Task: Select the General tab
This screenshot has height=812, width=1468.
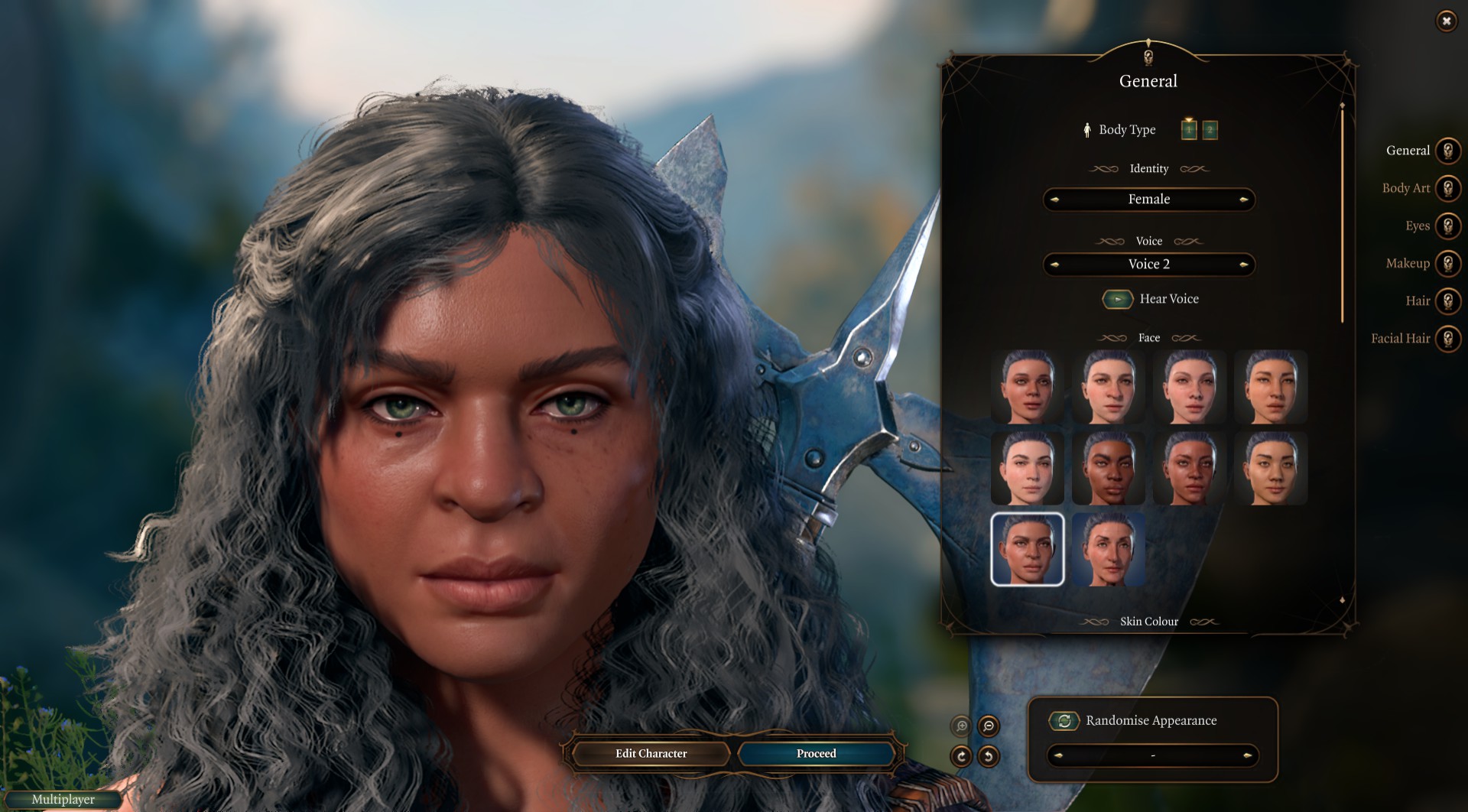Action: coord(1447,151)
